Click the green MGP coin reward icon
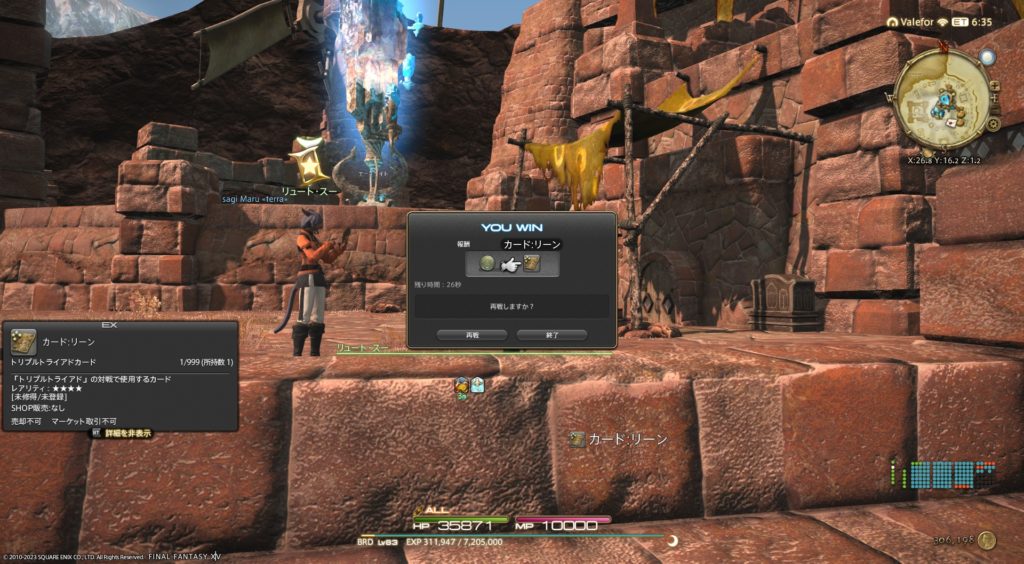This screenshot has height=564, width=1024. pos(487,264)
